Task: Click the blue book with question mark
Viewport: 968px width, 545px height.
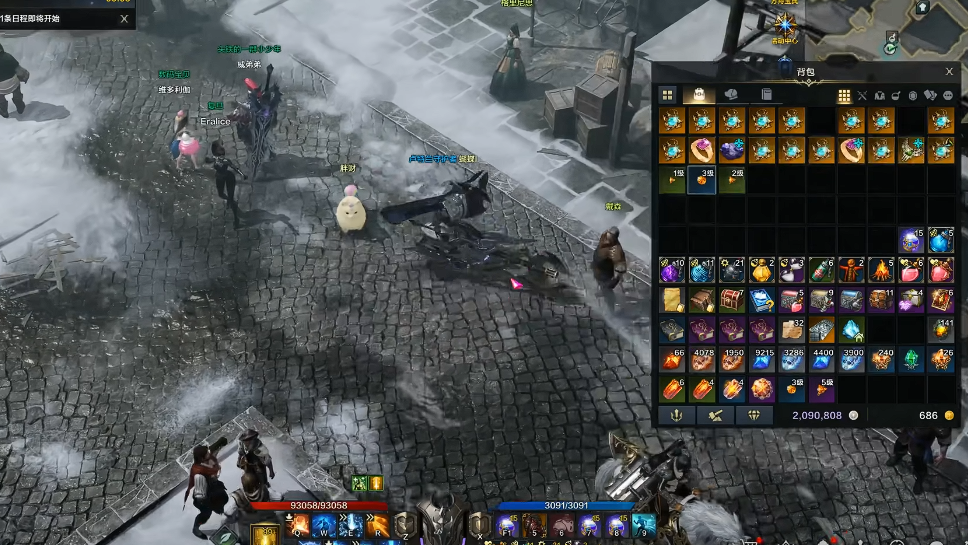Action: (x=761, y=300)
